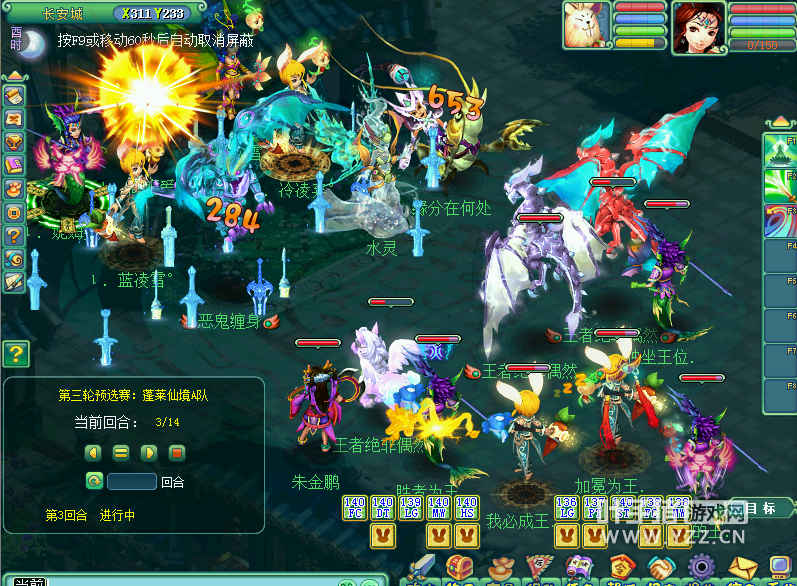797x586 pixels.
Task: Click the small question mark sidebar icon
Action: [14, 235]
